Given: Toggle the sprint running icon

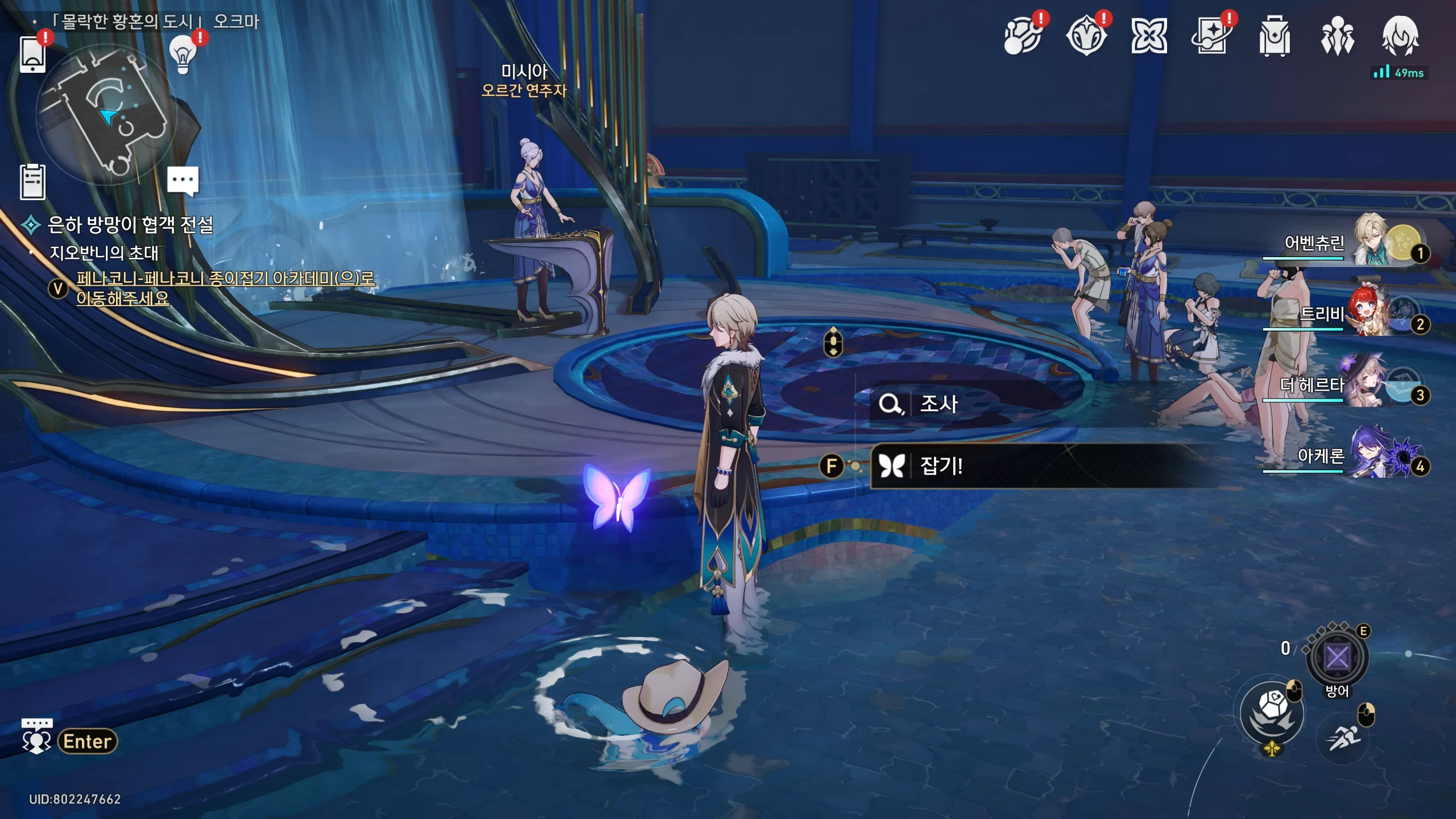Looking at the screenshot, I should [x=1343, y=738].
